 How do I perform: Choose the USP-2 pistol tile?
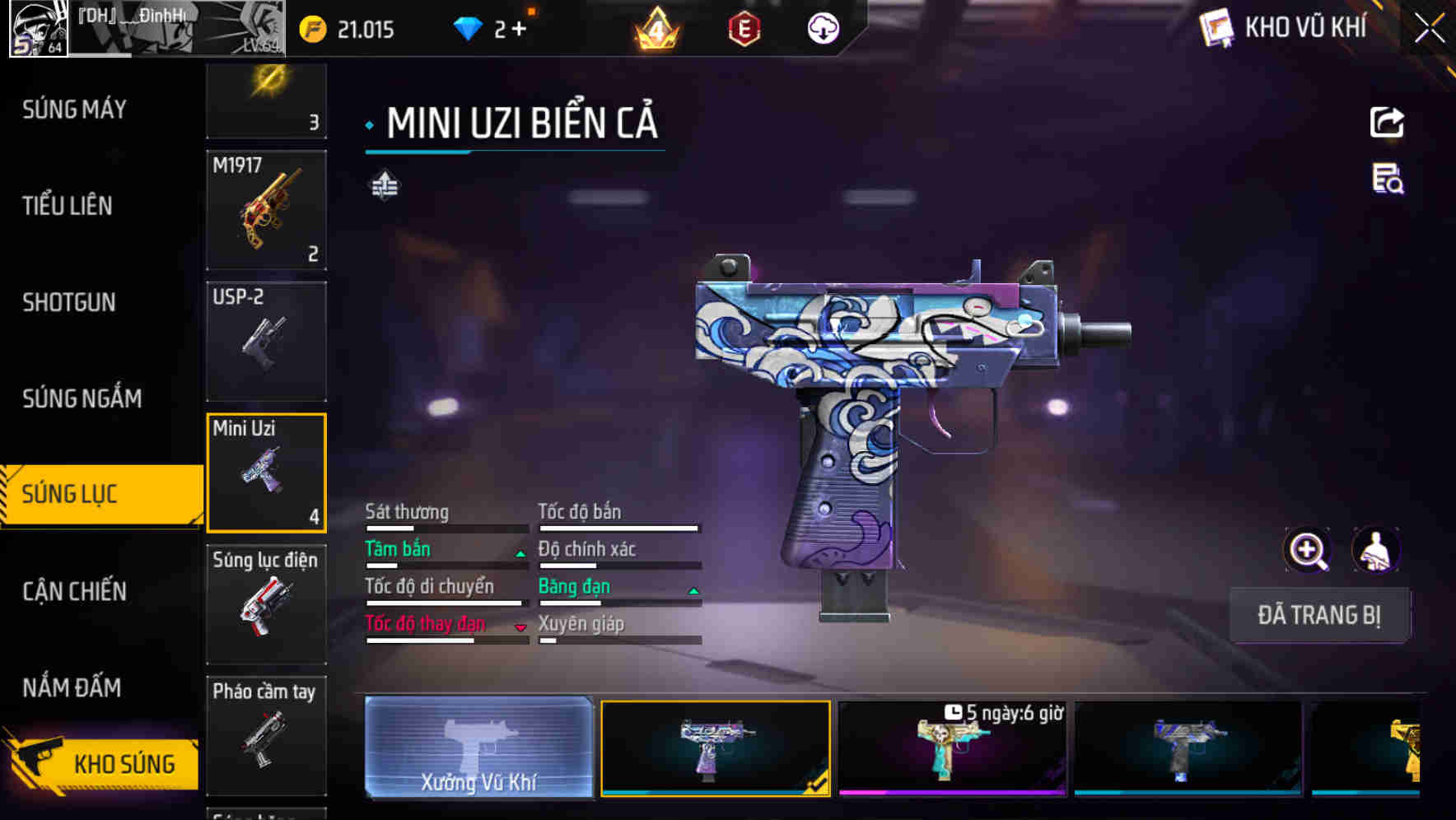click(266, 341)
